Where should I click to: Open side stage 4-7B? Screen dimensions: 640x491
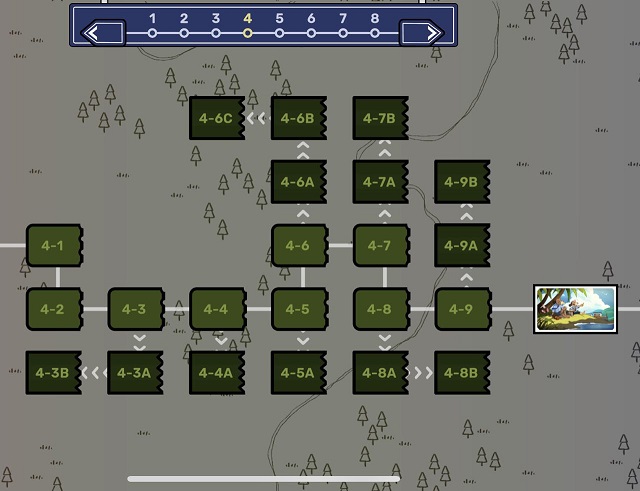380,118
